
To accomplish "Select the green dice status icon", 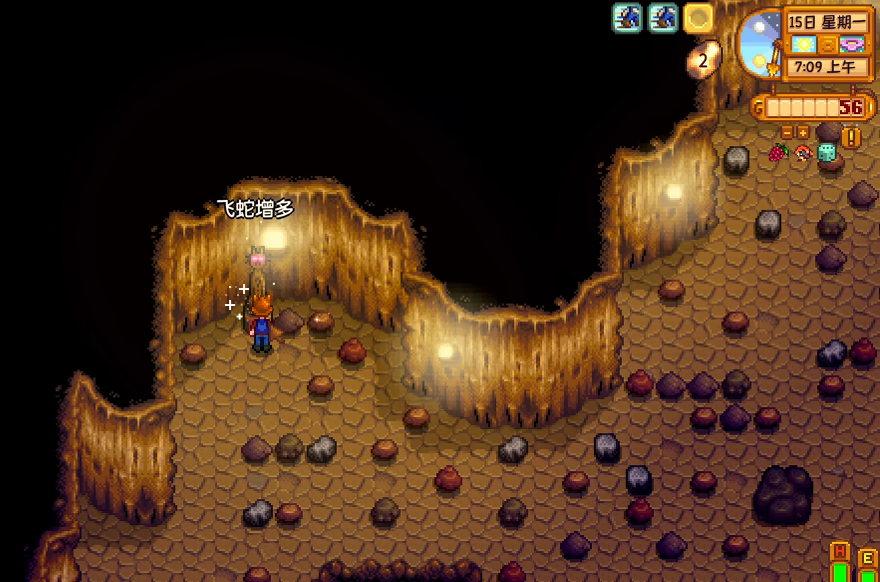I will pos(827,153).
